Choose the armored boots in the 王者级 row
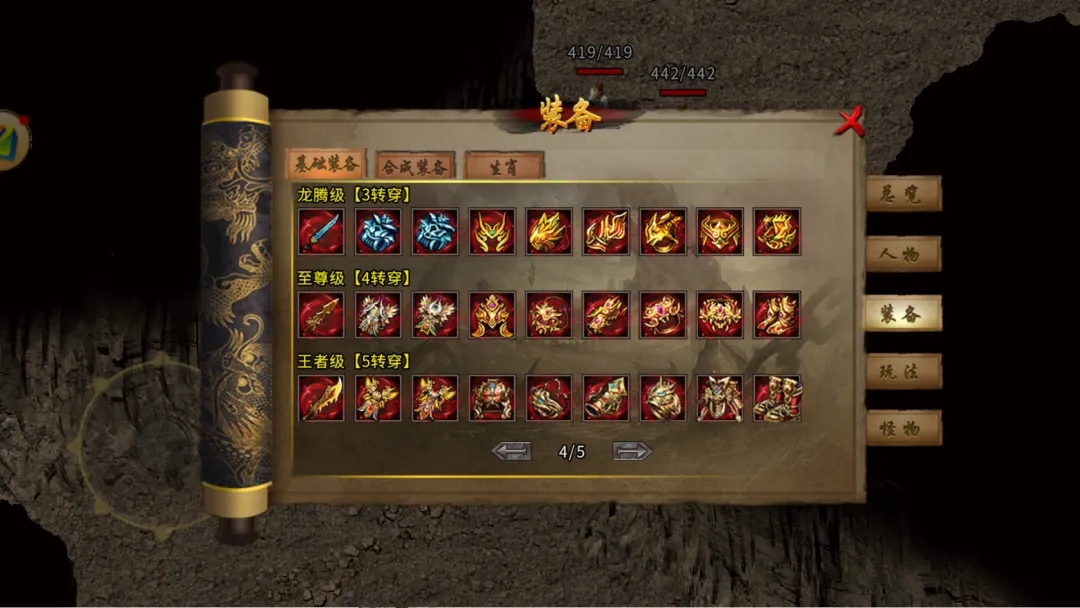The image size is (1080, 608). (777, 398)
